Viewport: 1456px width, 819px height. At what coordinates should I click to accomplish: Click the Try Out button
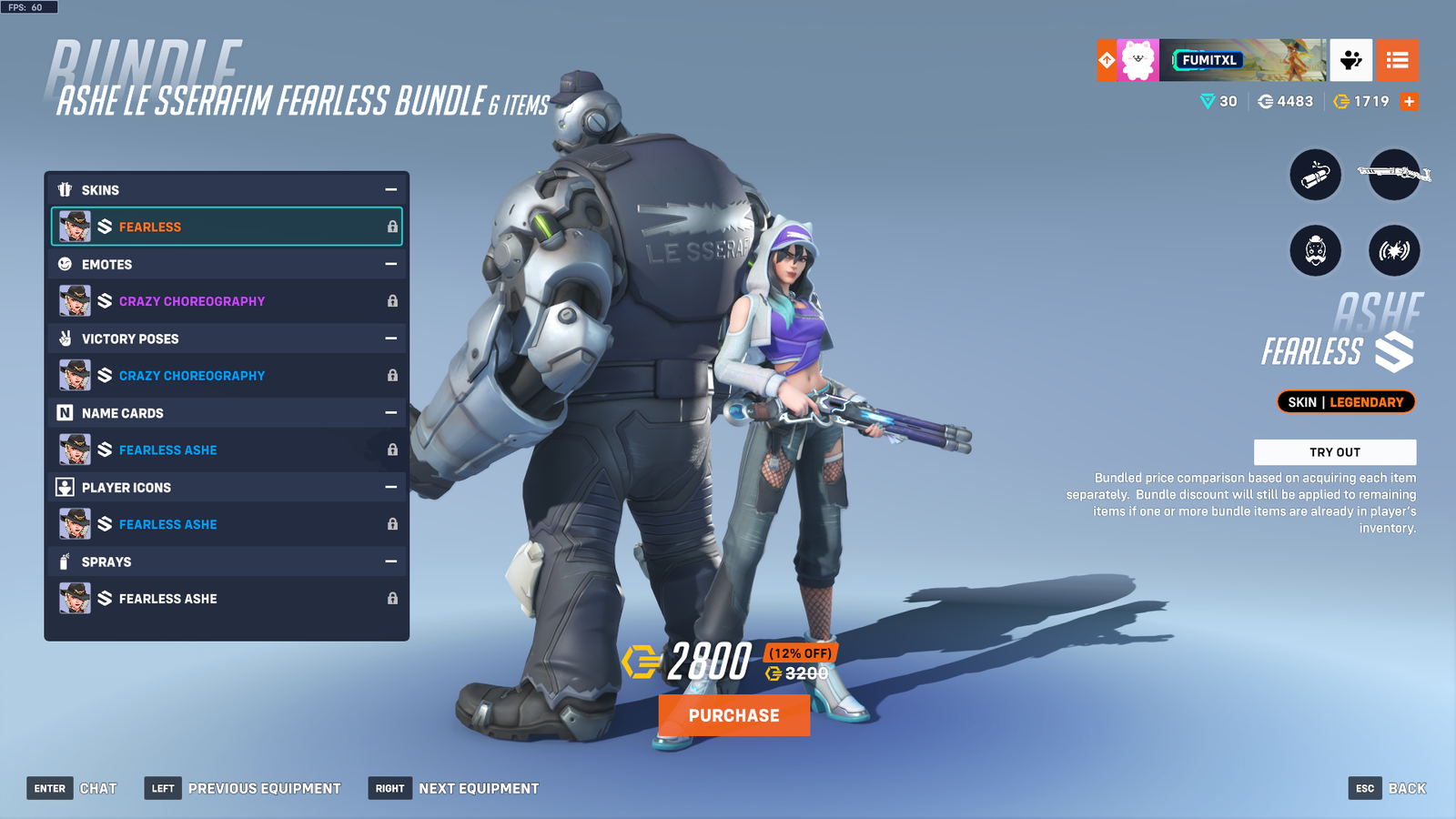tap(1335, 451)
